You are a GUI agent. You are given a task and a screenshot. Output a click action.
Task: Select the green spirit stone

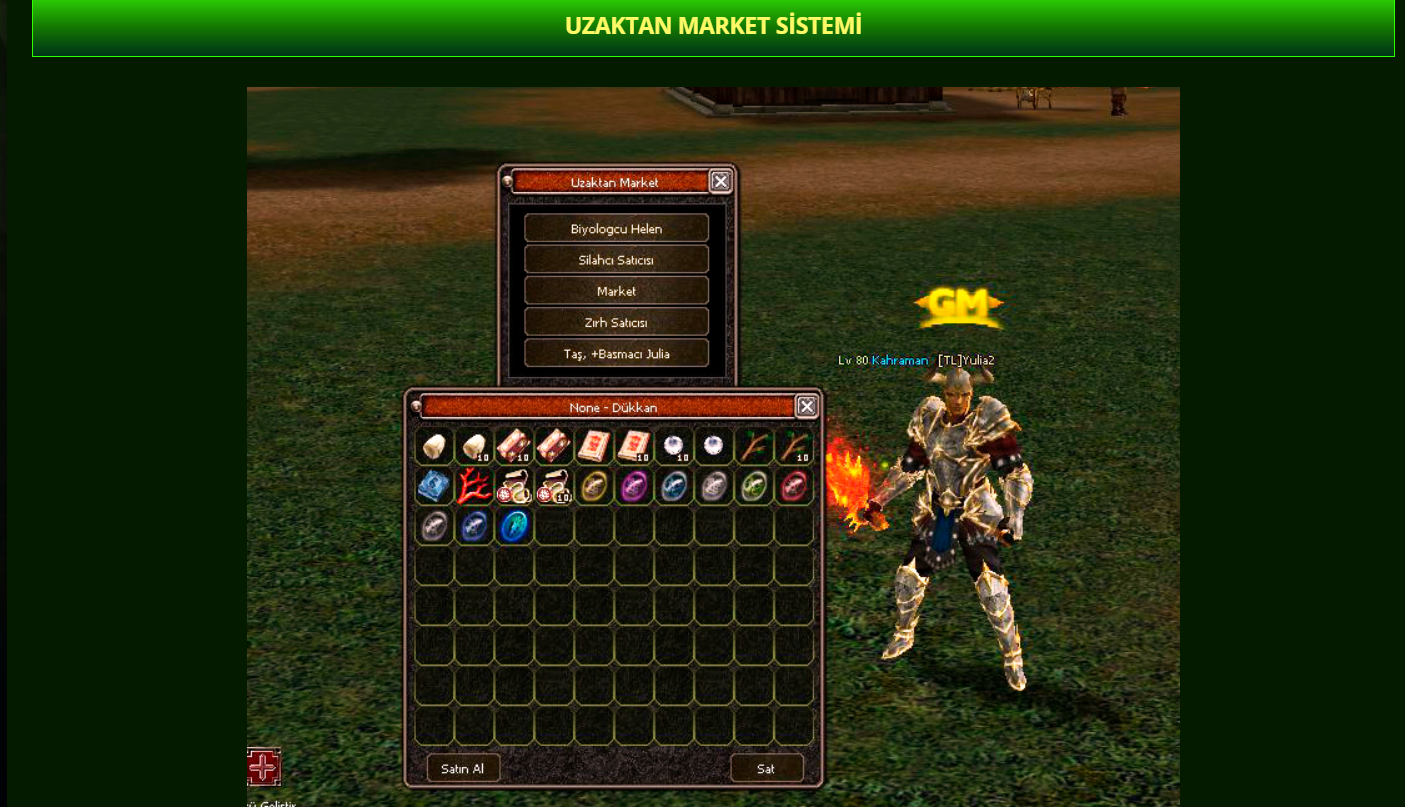[754, 487]
